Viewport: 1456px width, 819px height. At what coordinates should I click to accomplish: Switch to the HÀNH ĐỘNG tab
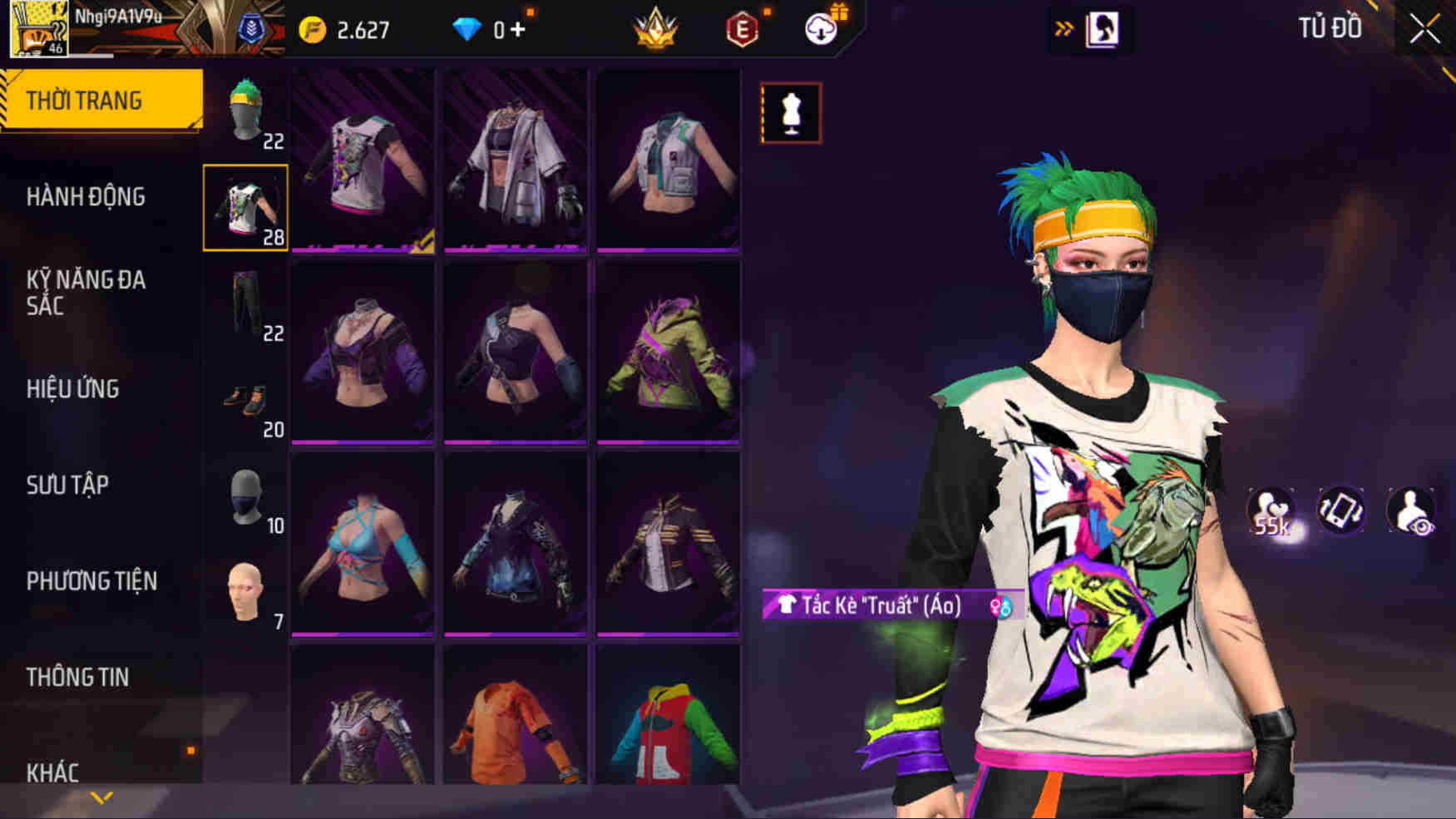(x=86, y=196)
